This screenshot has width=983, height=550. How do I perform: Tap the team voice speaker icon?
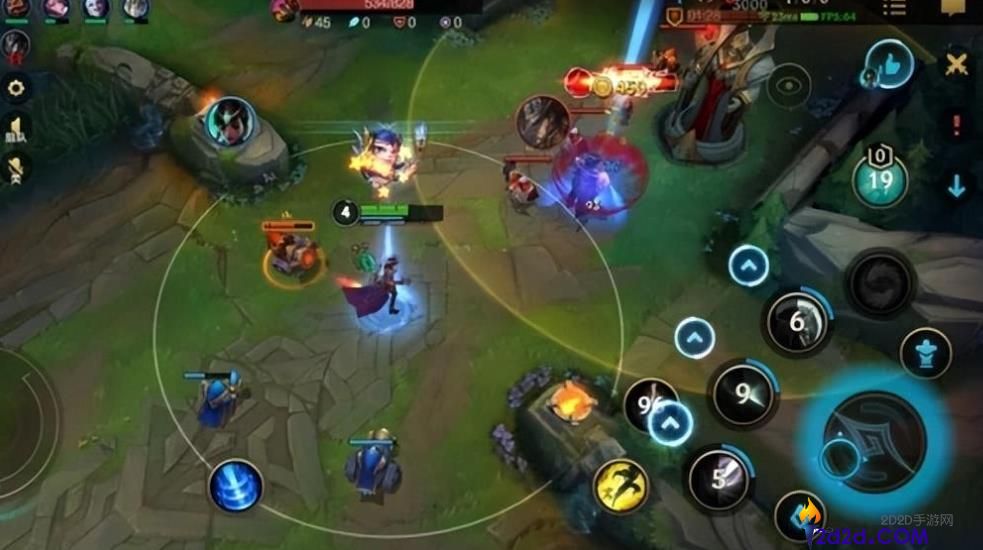click(x=17, y=128)
